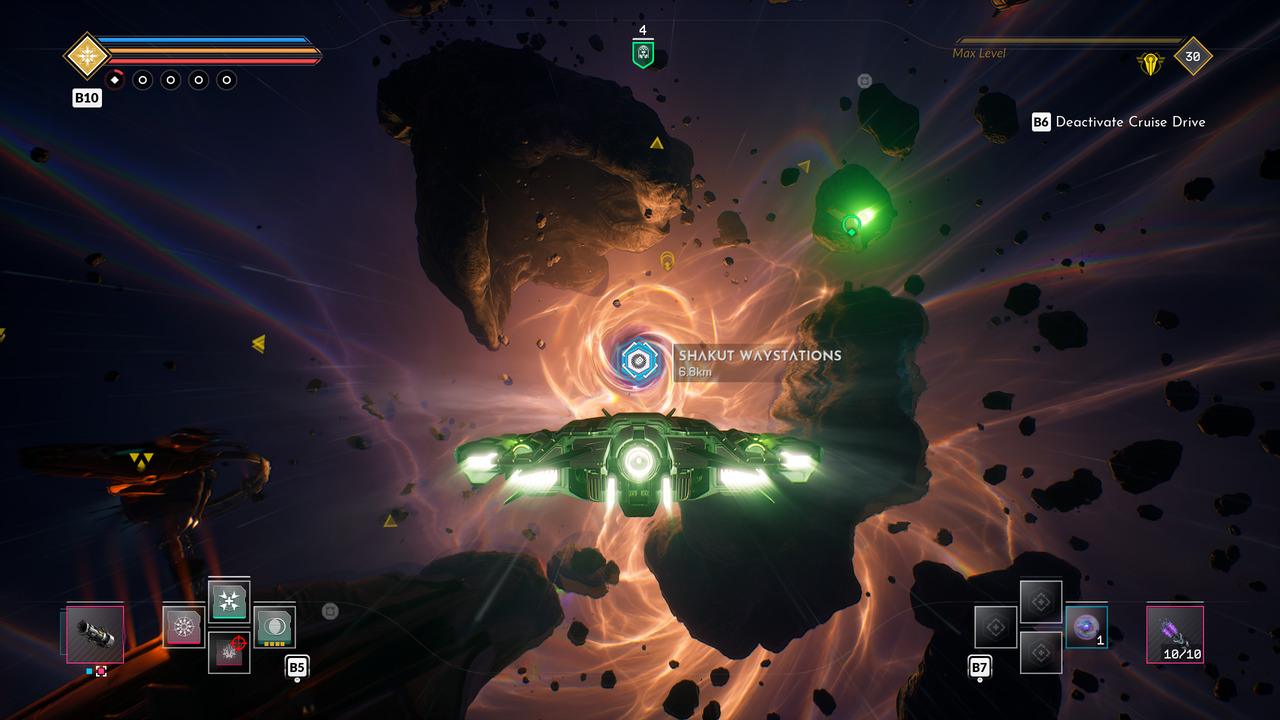Use the module with the red crosshair
1280x720 pixels.
click(229, 651)
